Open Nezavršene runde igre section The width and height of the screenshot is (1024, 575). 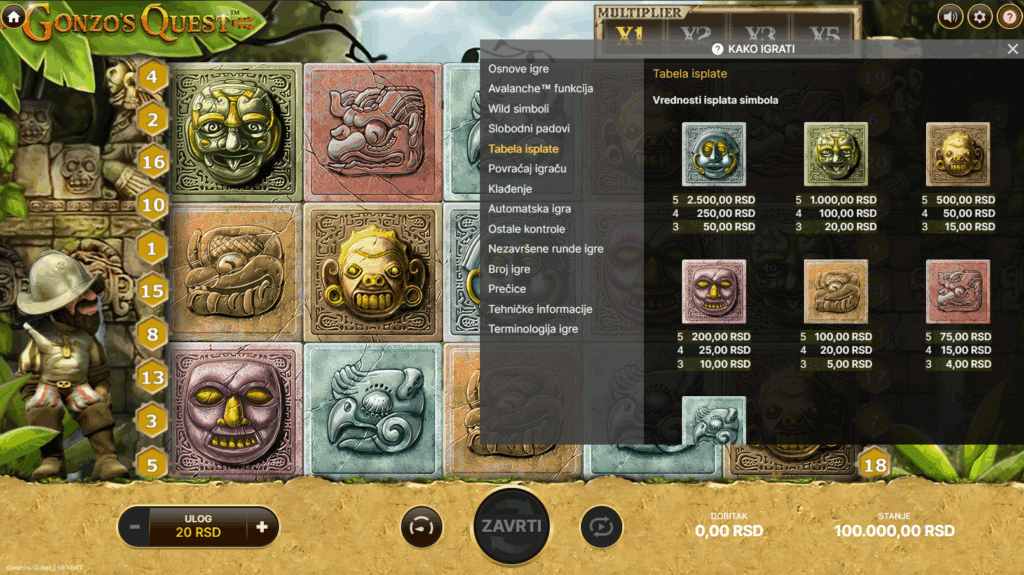(545, 249)
